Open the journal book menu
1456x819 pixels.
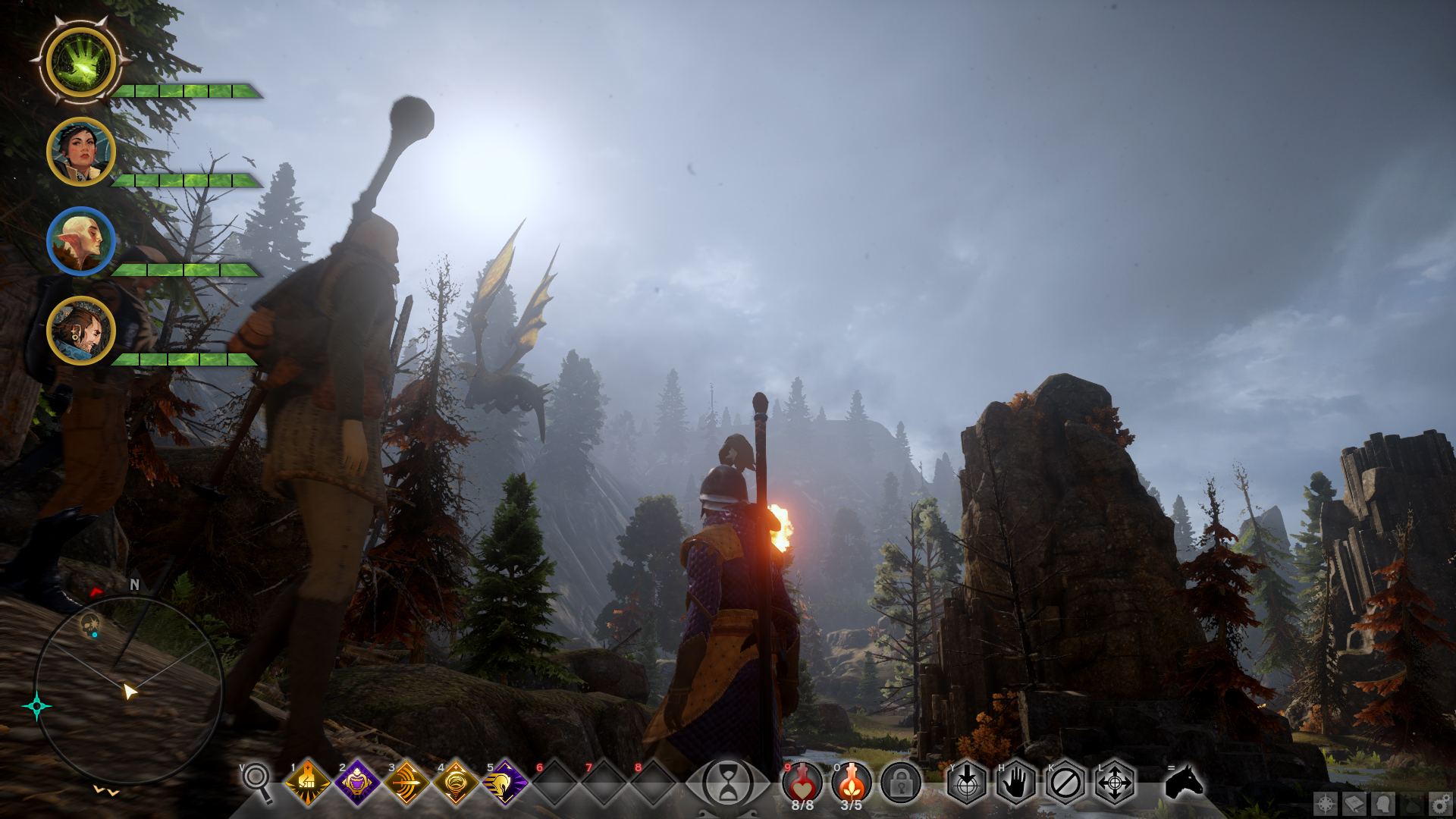coord(1354,804)
